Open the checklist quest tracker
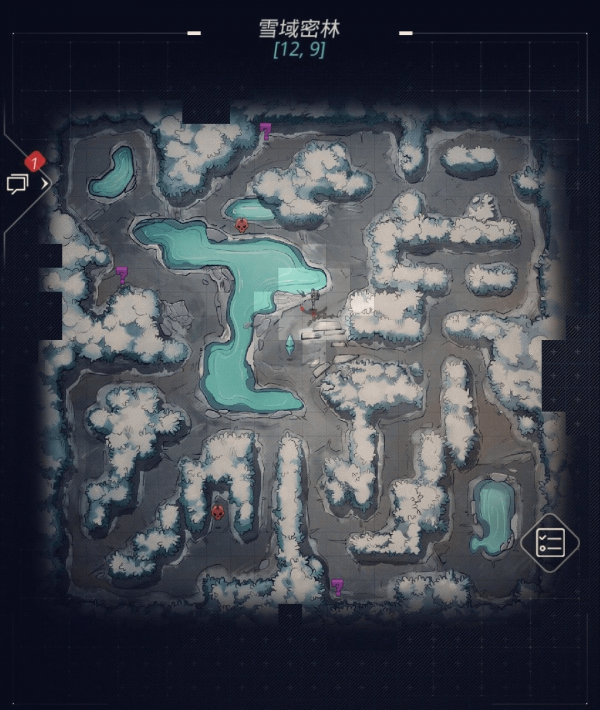The image size is (600, 710). (550, 544)
